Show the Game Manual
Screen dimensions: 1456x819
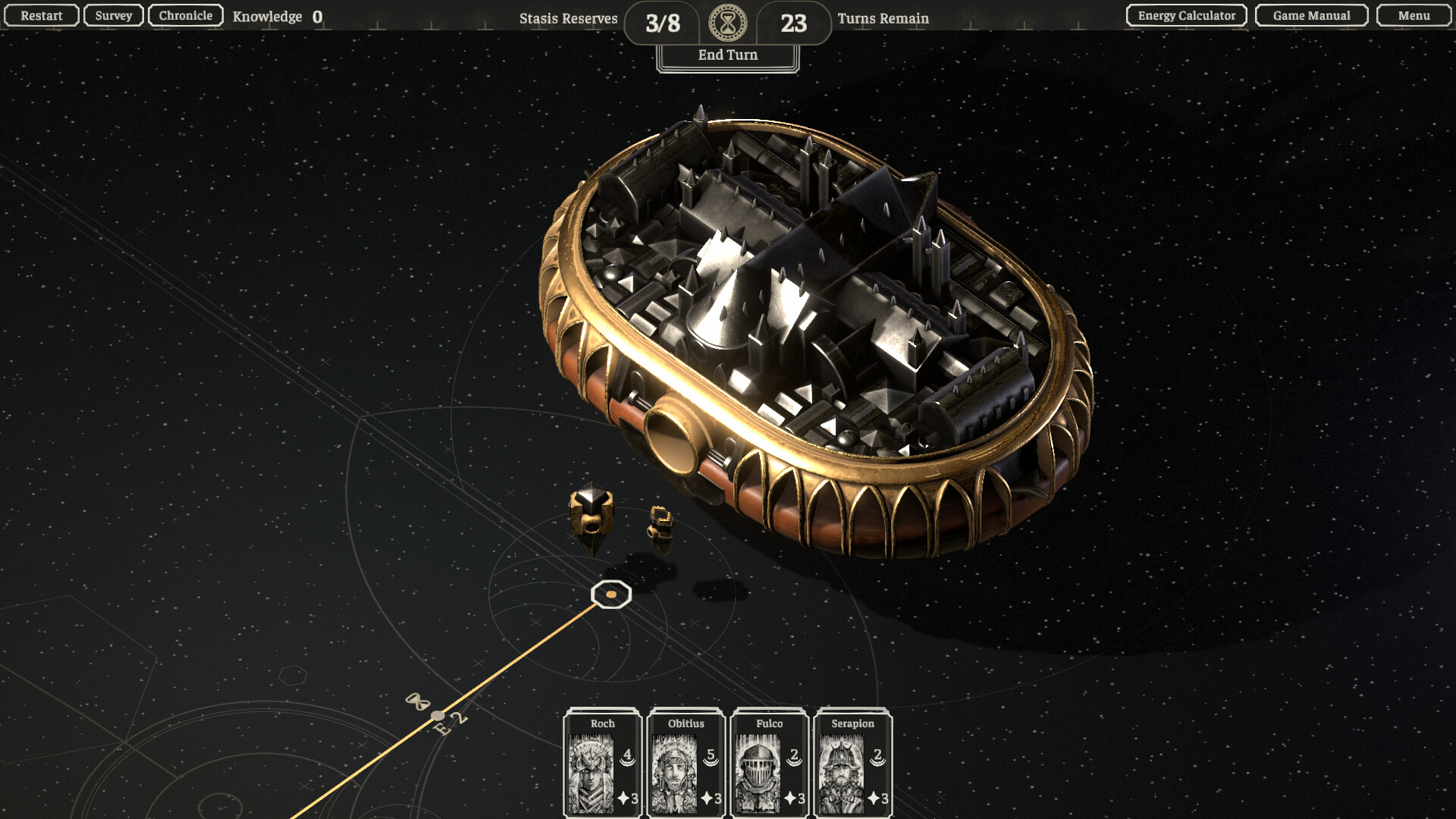pyautogui.click(x=1312, y=16)
